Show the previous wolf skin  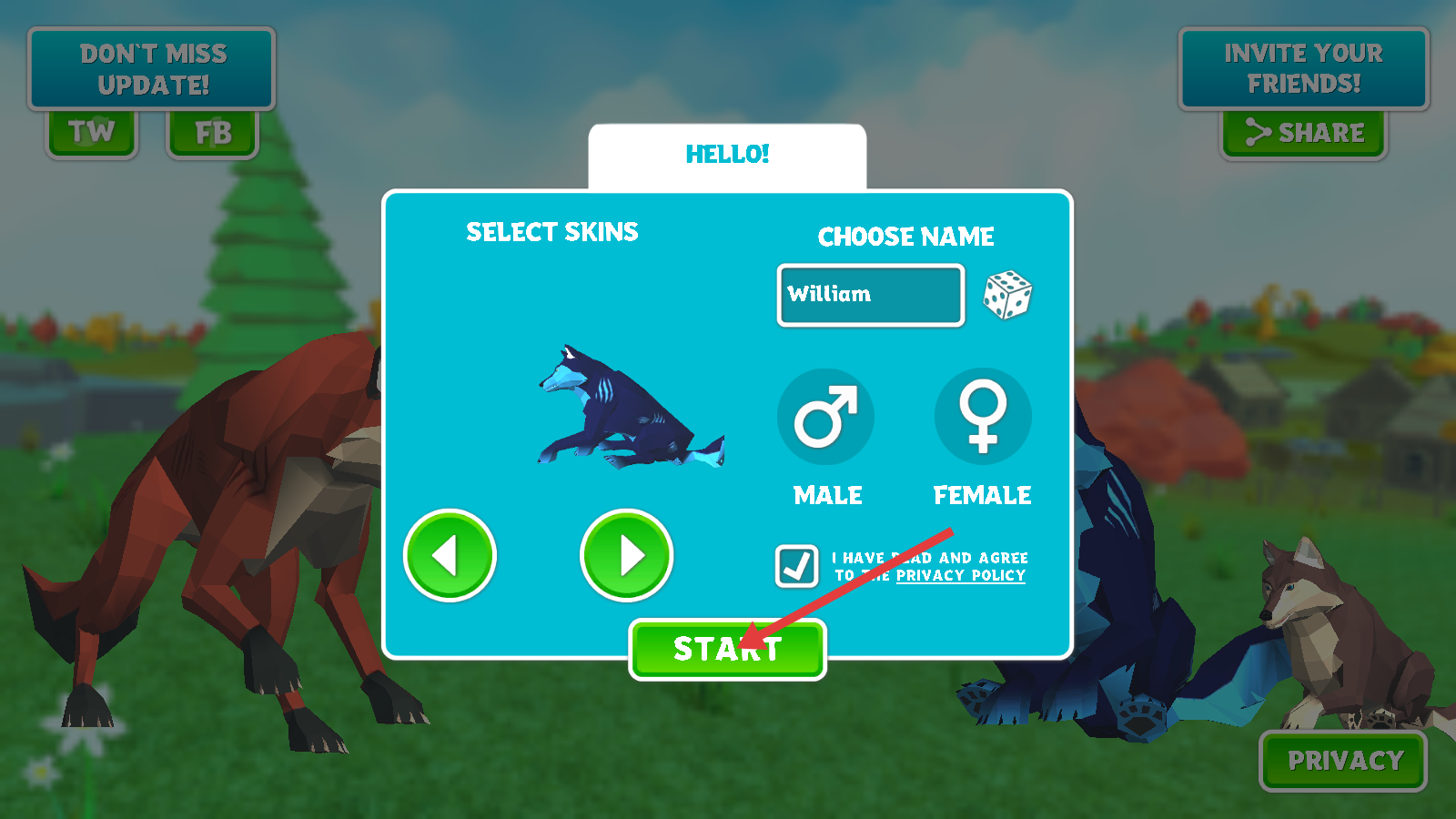(450, 555)
